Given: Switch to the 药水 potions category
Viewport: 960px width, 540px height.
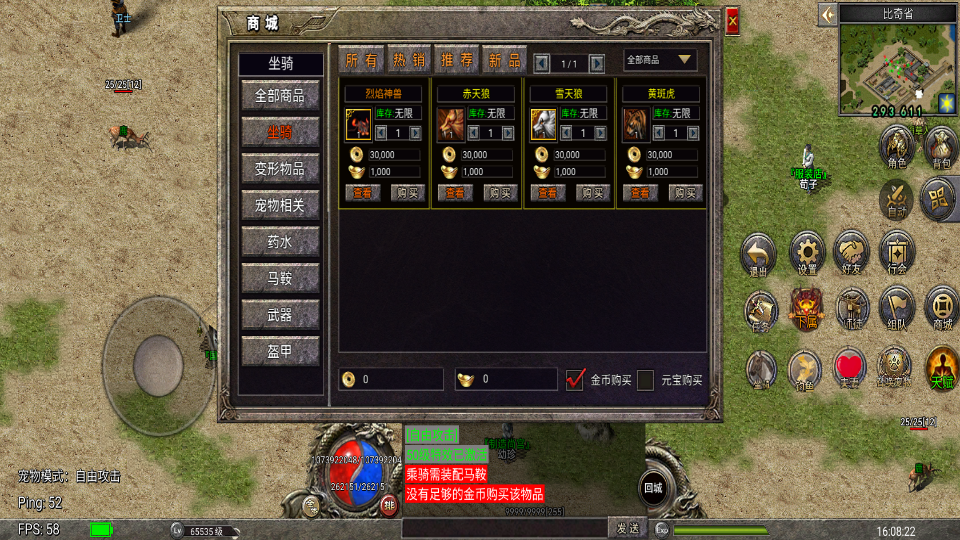Looking at the screenshot, I should pos(280,242).
